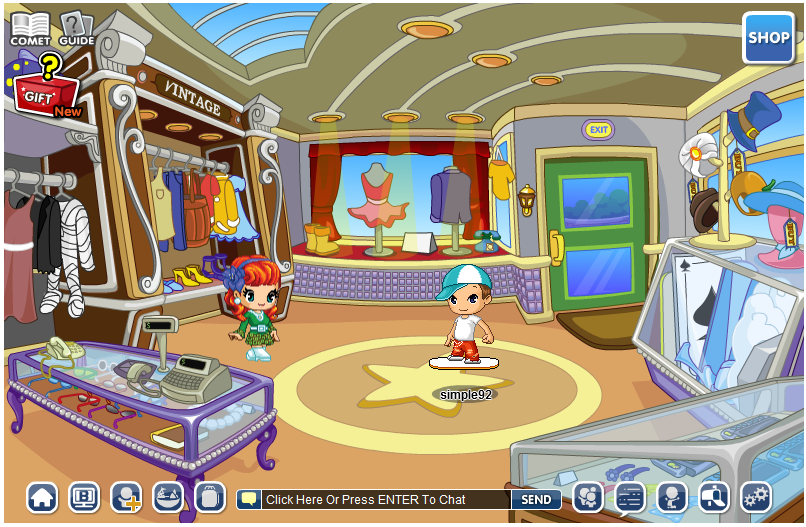This screenshot has height=527, width=806.
Task: Open the Guide help icon
Action: tap(76, 28)
